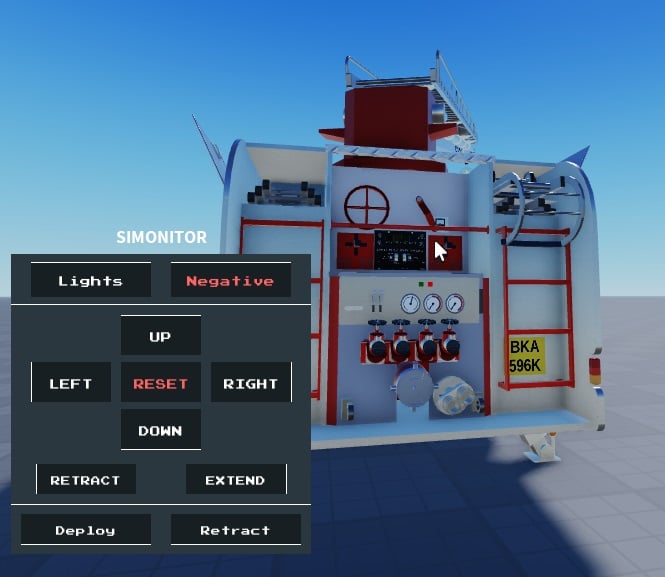
Task: Click the red Negative button
Action: pyautogui.click(x=230, y=281)
